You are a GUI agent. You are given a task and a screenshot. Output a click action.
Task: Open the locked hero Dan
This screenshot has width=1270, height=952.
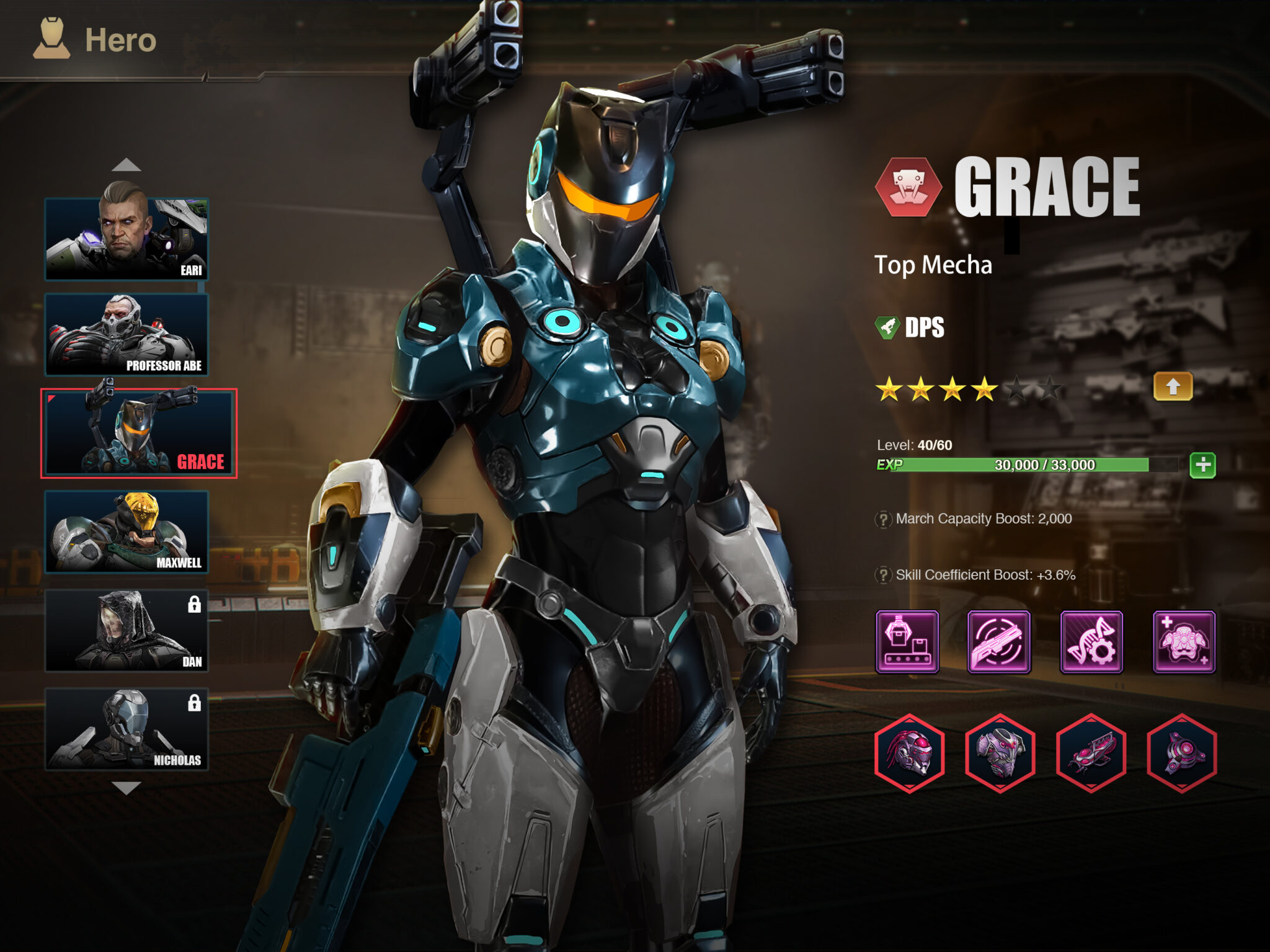pos(127,631)
